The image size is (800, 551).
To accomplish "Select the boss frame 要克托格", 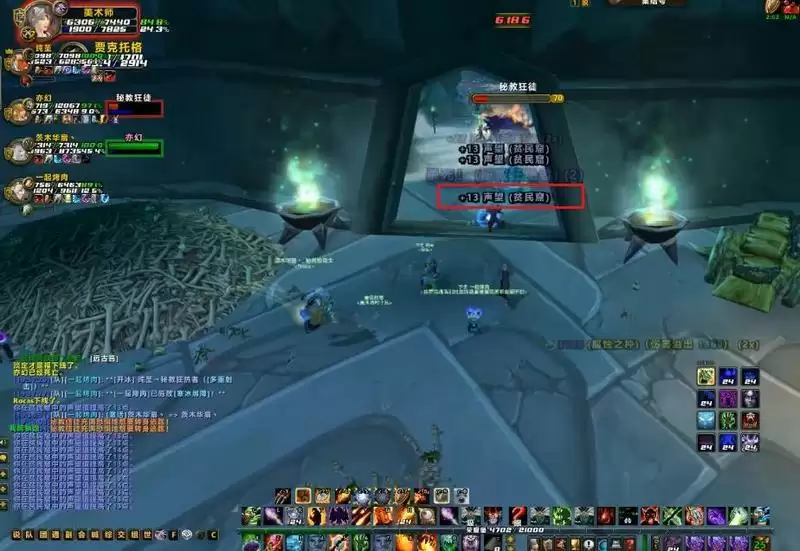I will coord(118,48).
